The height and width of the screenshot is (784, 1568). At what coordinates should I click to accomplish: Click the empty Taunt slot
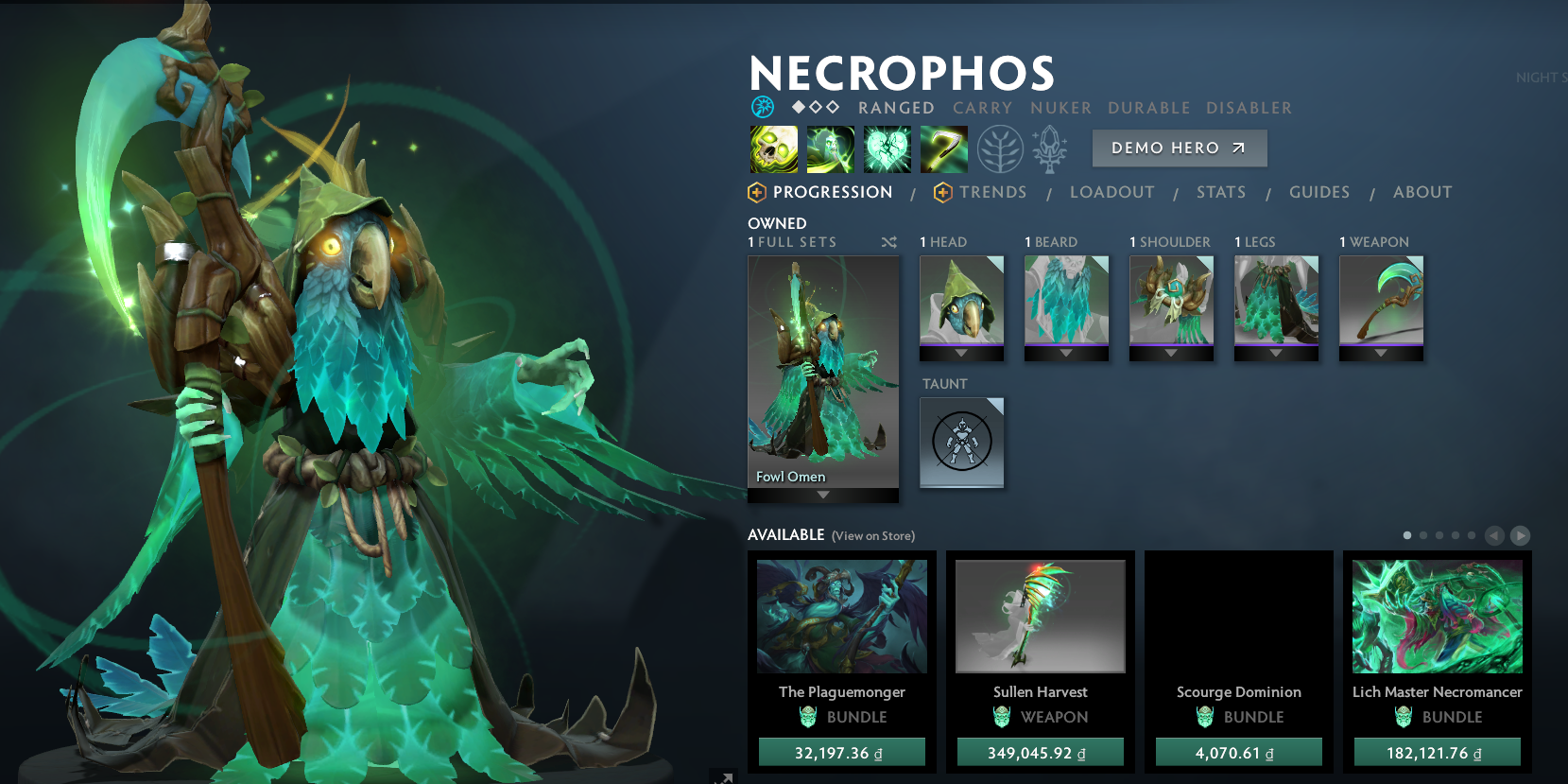pos(961,443)
